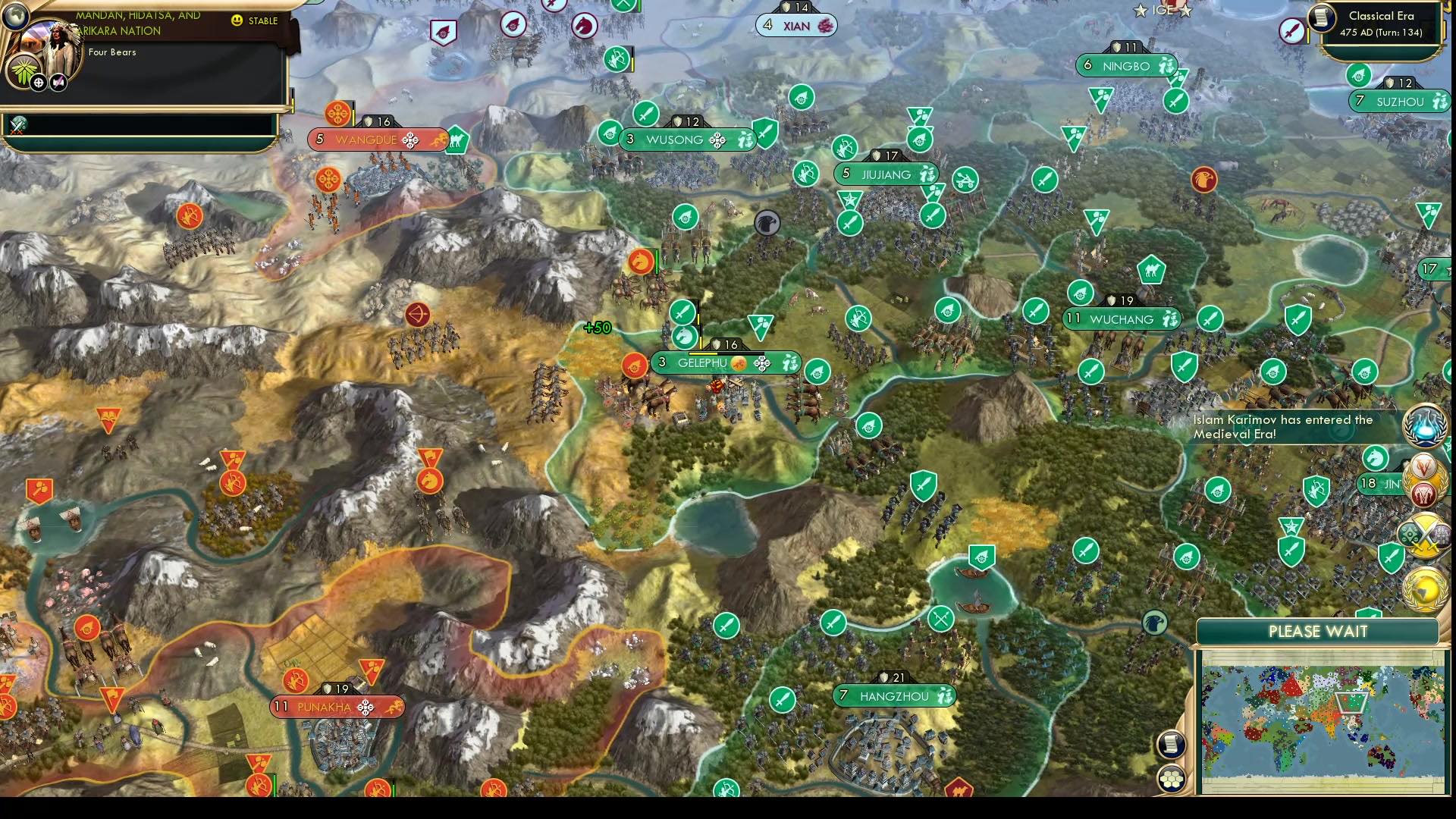Click the golden globe diplomacy medallion

tap(1424, 590)
